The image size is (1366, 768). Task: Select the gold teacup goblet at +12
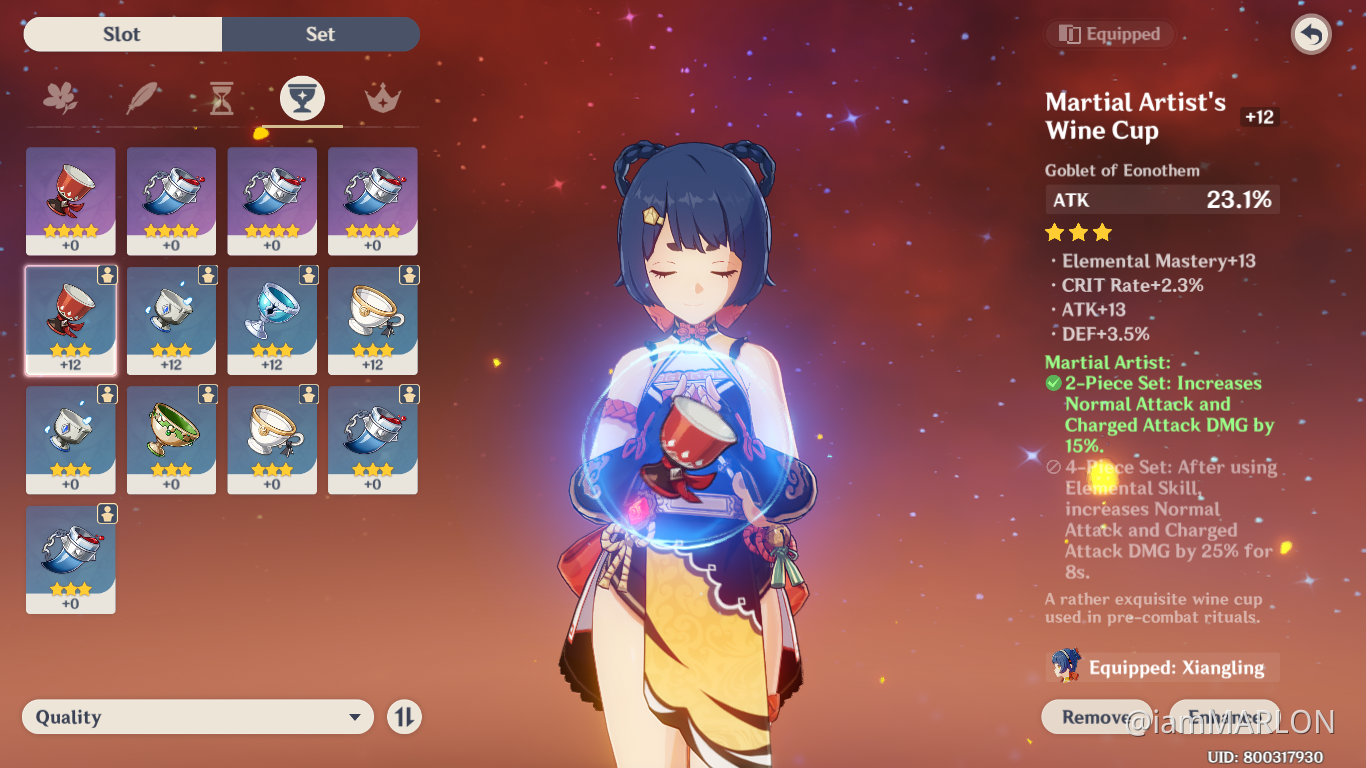[372, 320]
